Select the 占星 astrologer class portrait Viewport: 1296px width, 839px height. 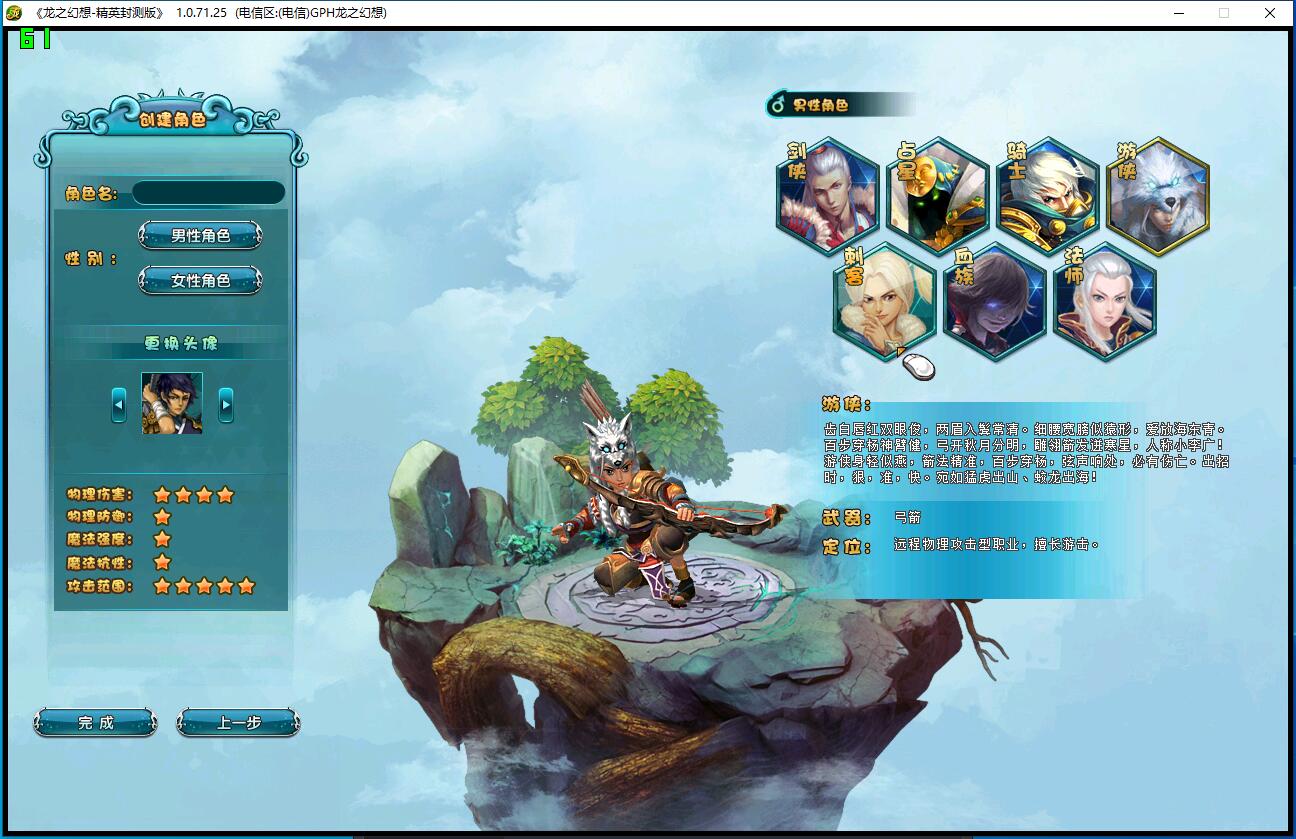938,197
